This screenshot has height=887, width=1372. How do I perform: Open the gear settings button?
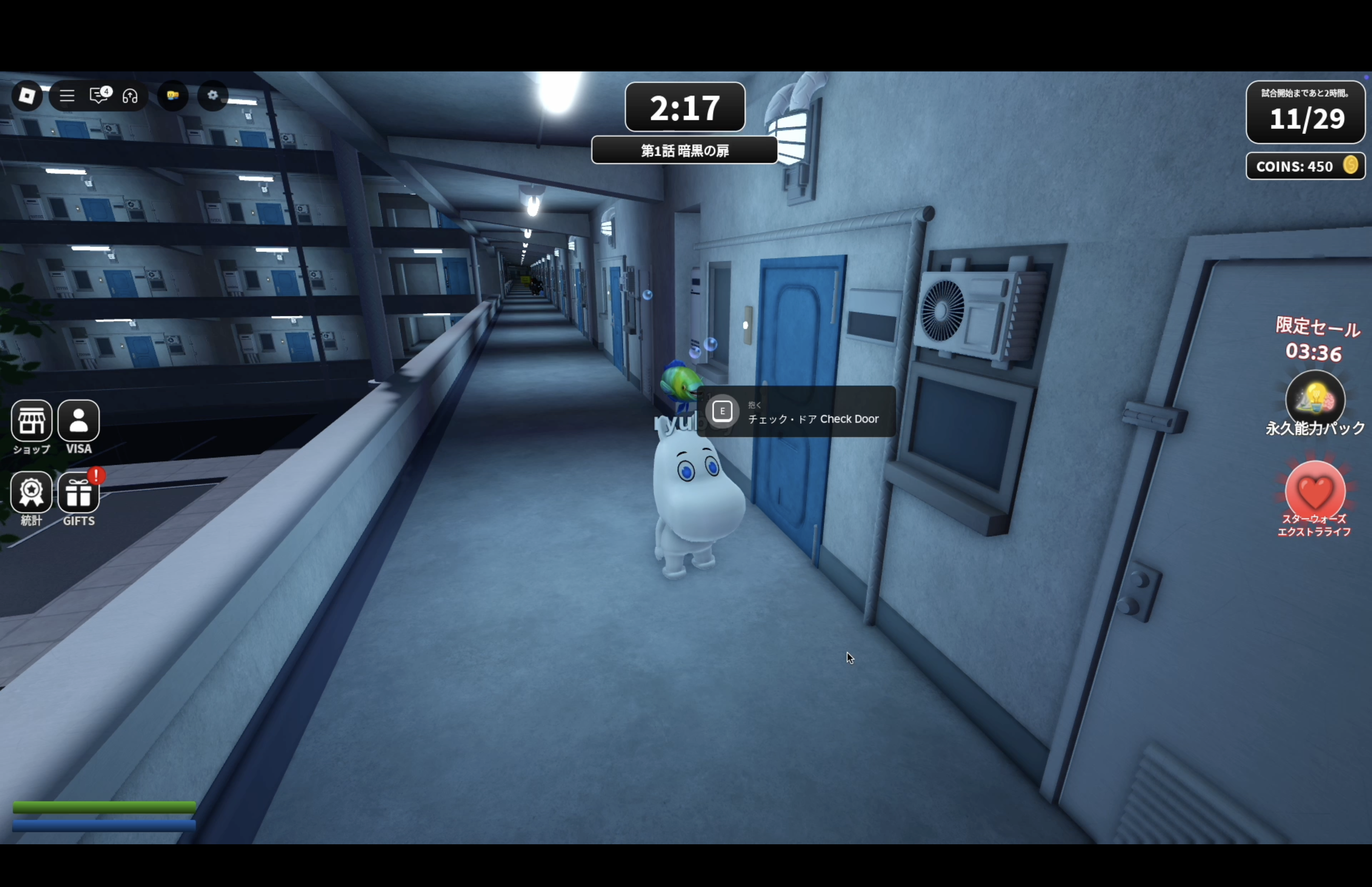coord(213,95)
